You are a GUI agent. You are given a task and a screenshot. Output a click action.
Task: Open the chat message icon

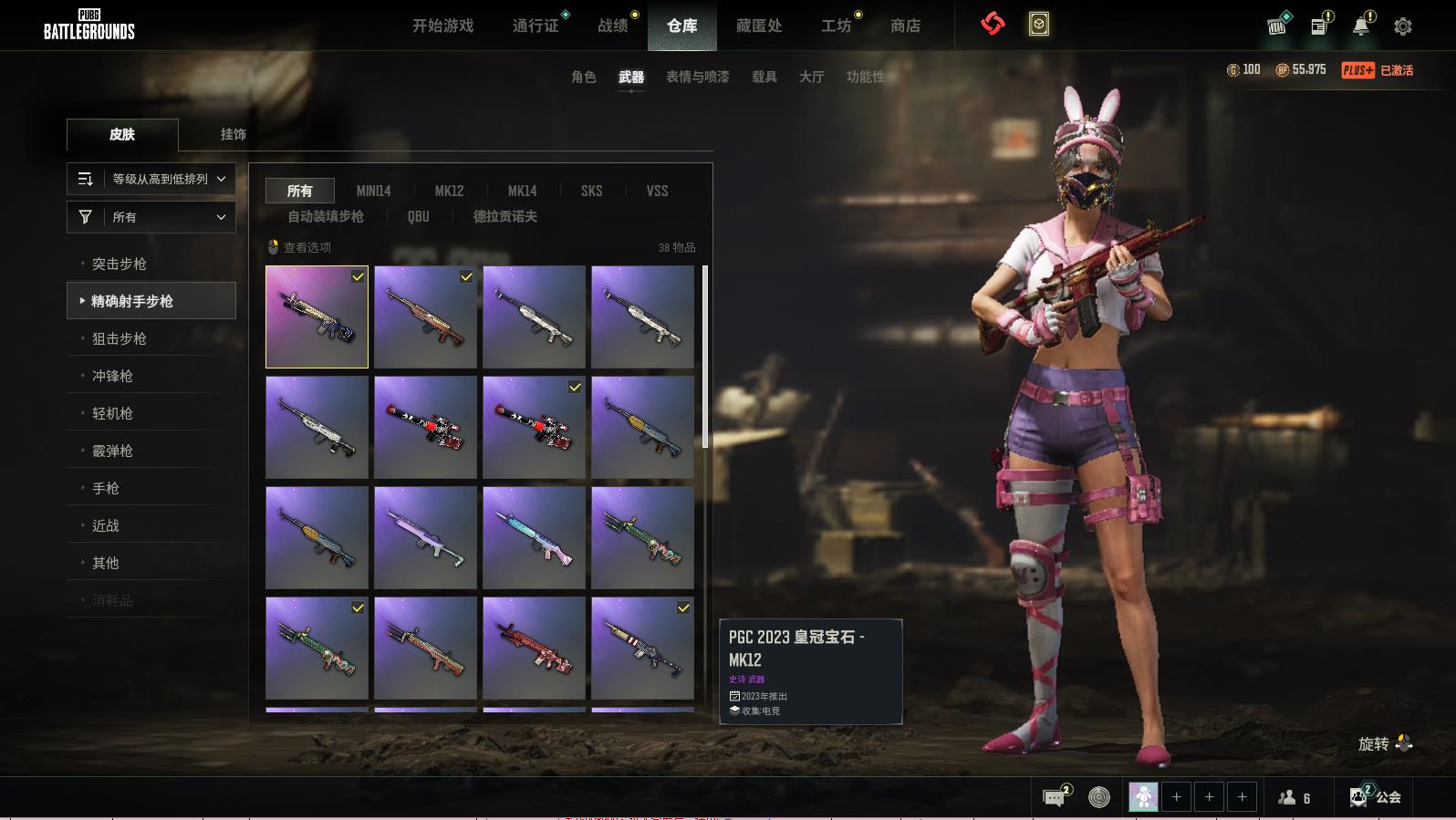click(x=1055, y=797)
